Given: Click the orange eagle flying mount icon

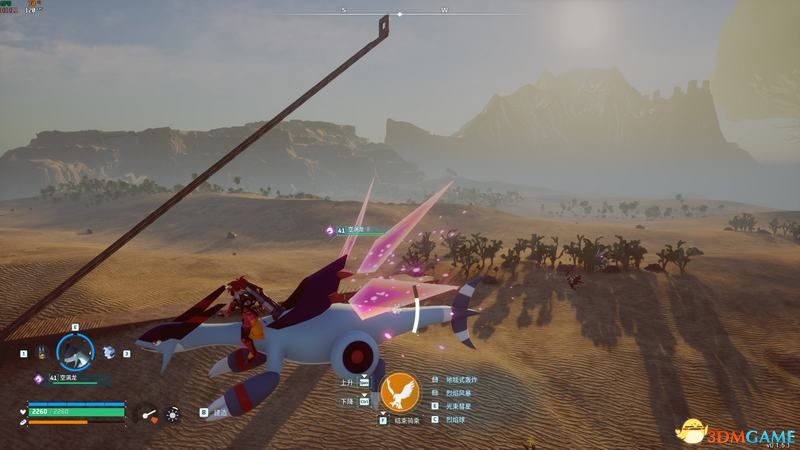Looking at the screenshot, I should (401, 391).
